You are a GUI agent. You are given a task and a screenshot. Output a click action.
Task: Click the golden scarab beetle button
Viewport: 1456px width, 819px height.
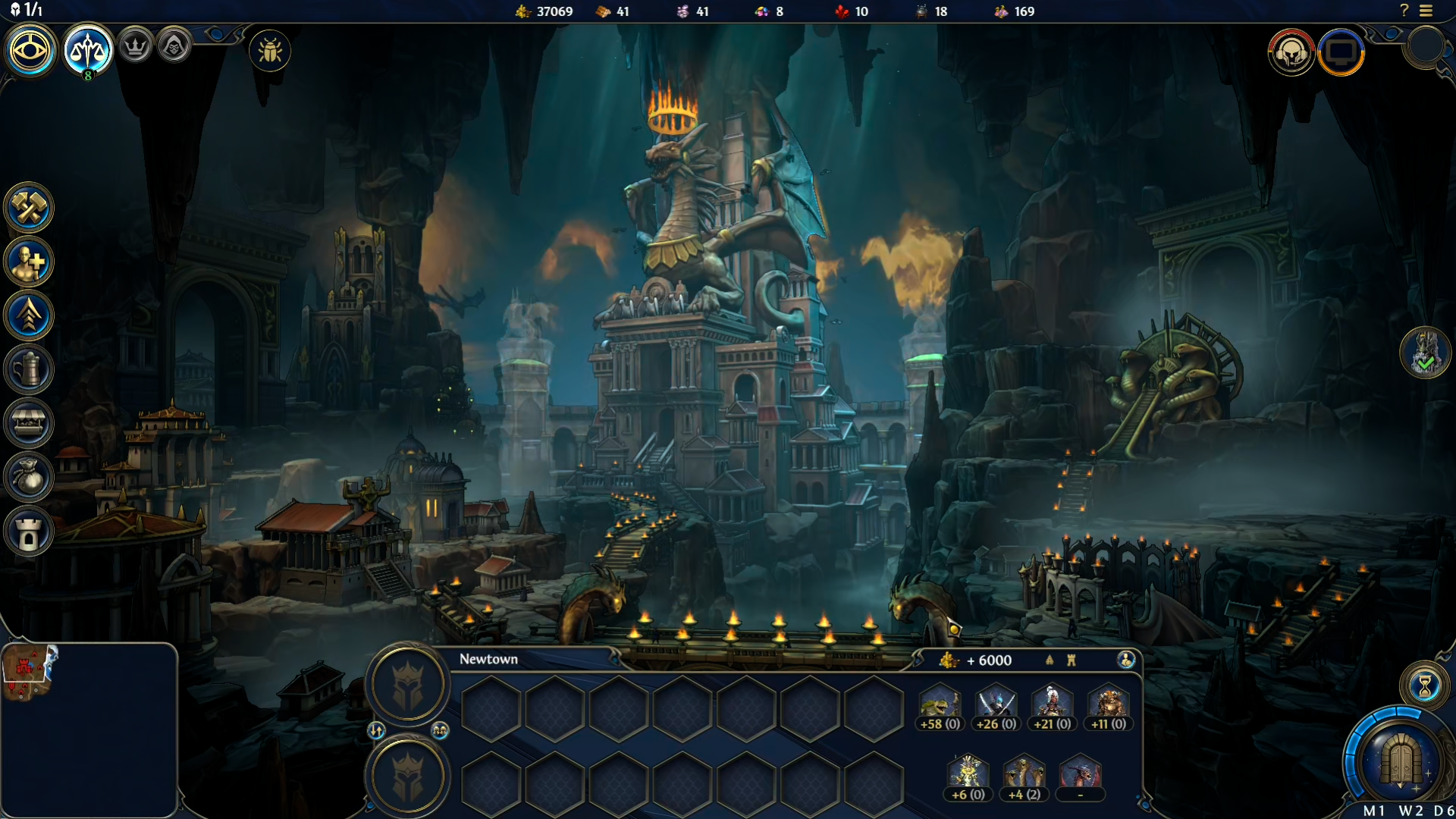click(270, 52)
